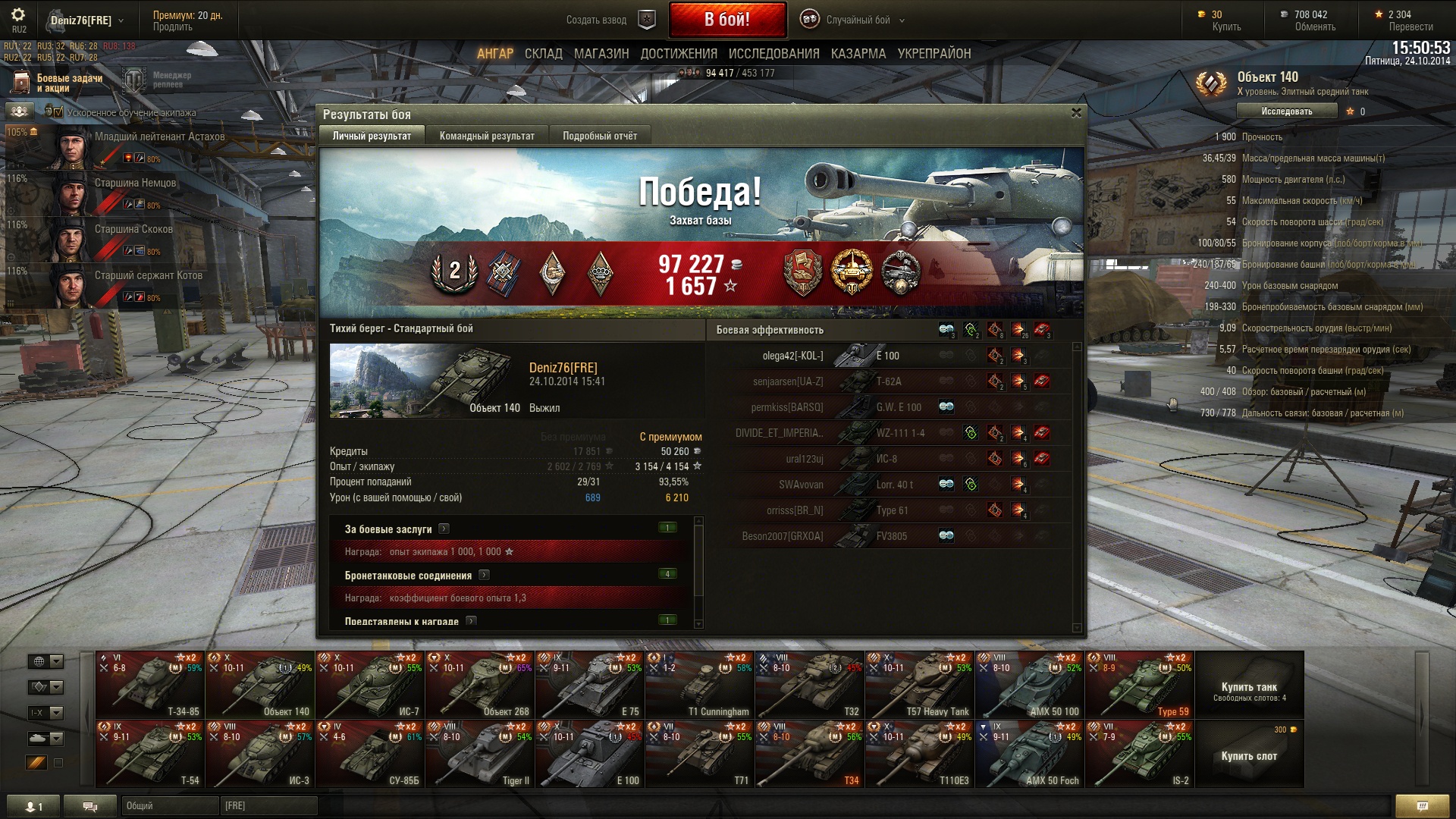Open the ИССЛЕДОВАНИЯ tech tree
1456x819 pixels.
[773, 54]
